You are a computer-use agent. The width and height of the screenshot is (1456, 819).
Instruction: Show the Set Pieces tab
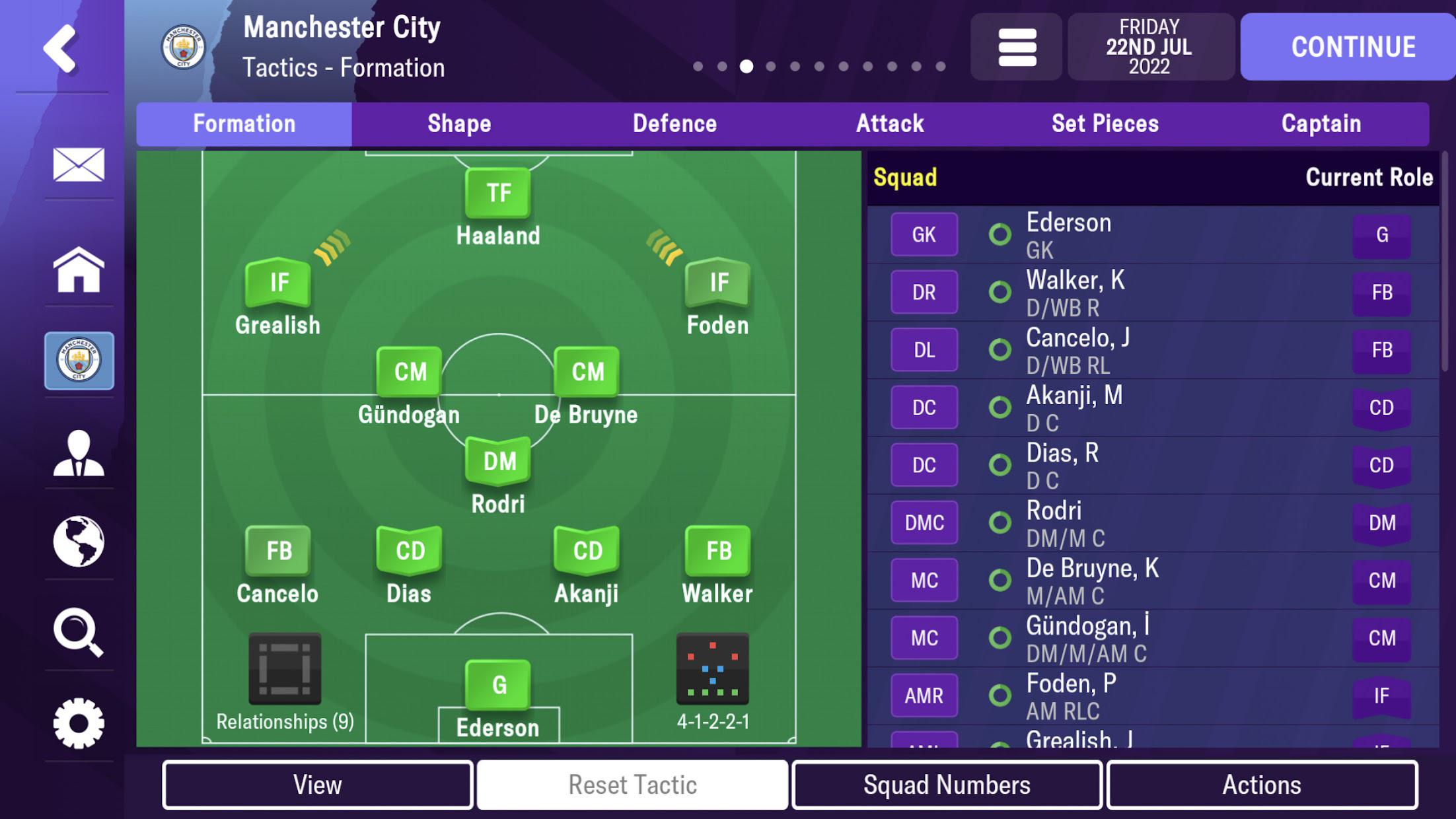pyautogui.click(x=1105, y=124)
